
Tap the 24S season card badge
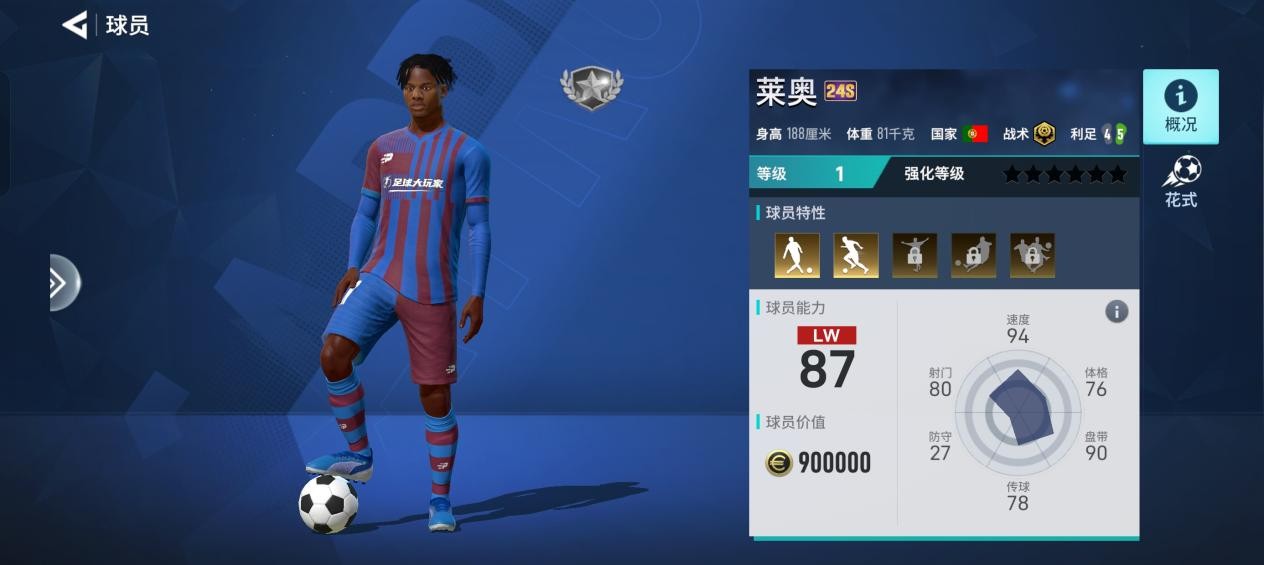[x=840, y=92]
